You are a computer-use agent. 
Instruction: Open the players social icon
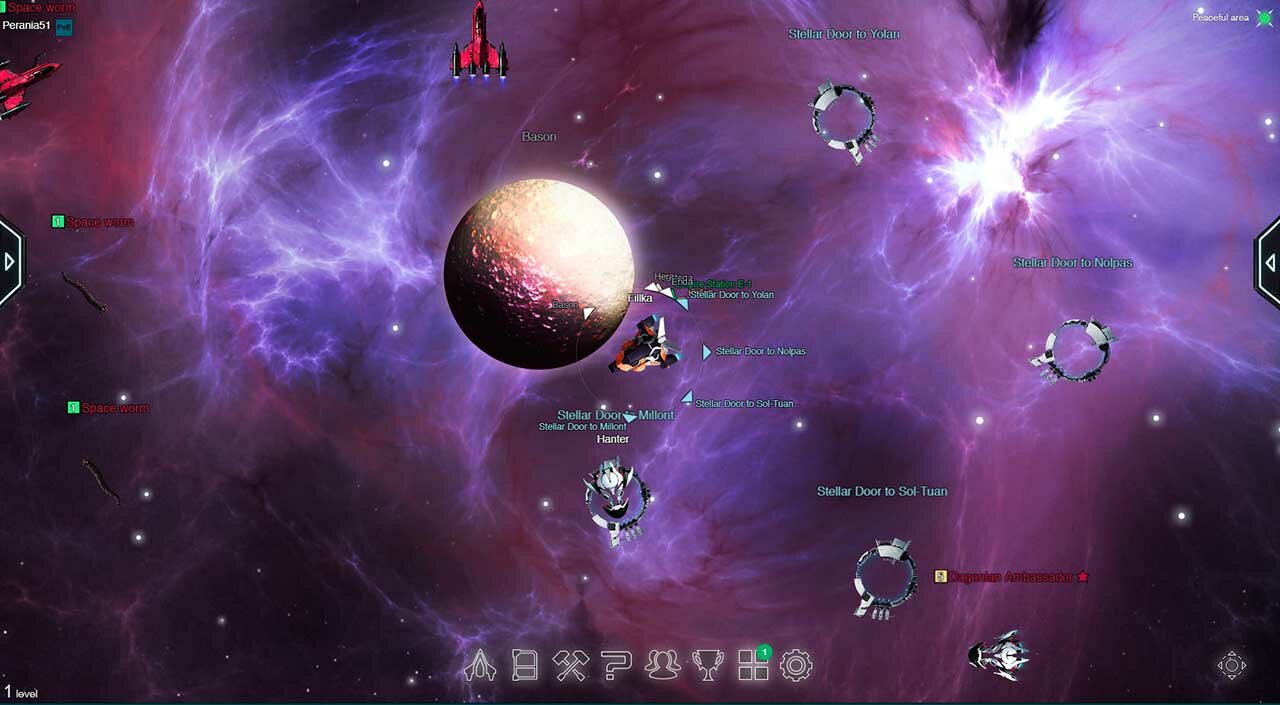pos(662,665)
